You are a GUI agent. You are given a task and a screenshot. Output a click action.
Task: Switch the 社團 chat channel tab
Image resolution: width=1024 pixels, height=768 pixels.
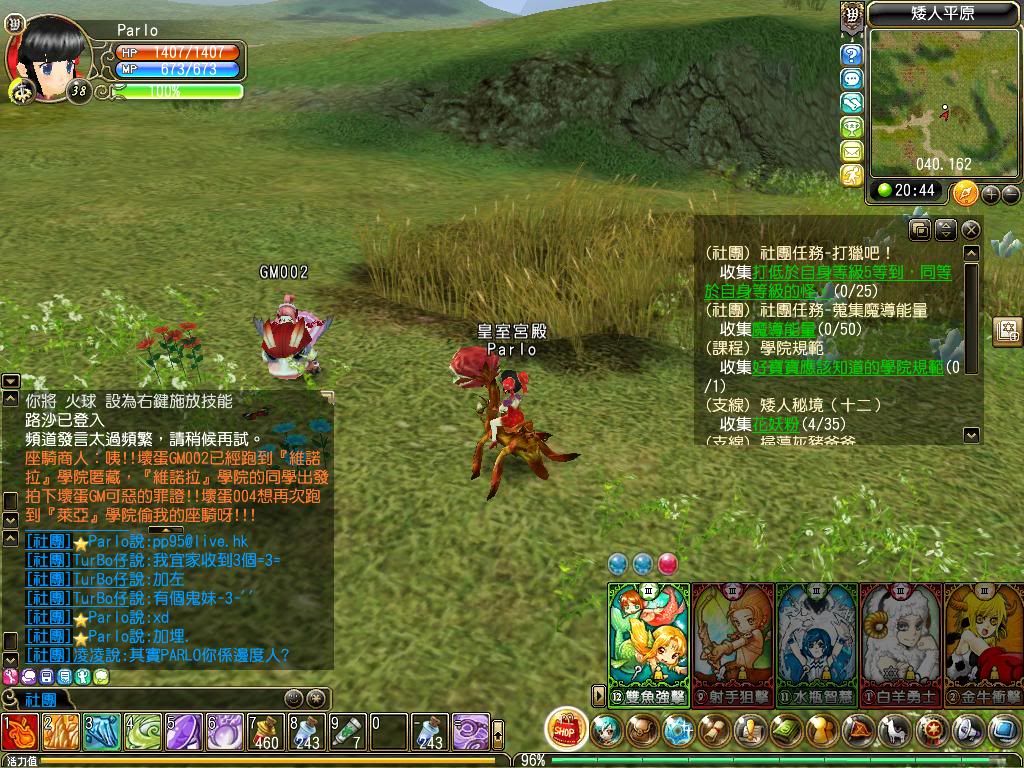tap(40, 699)
